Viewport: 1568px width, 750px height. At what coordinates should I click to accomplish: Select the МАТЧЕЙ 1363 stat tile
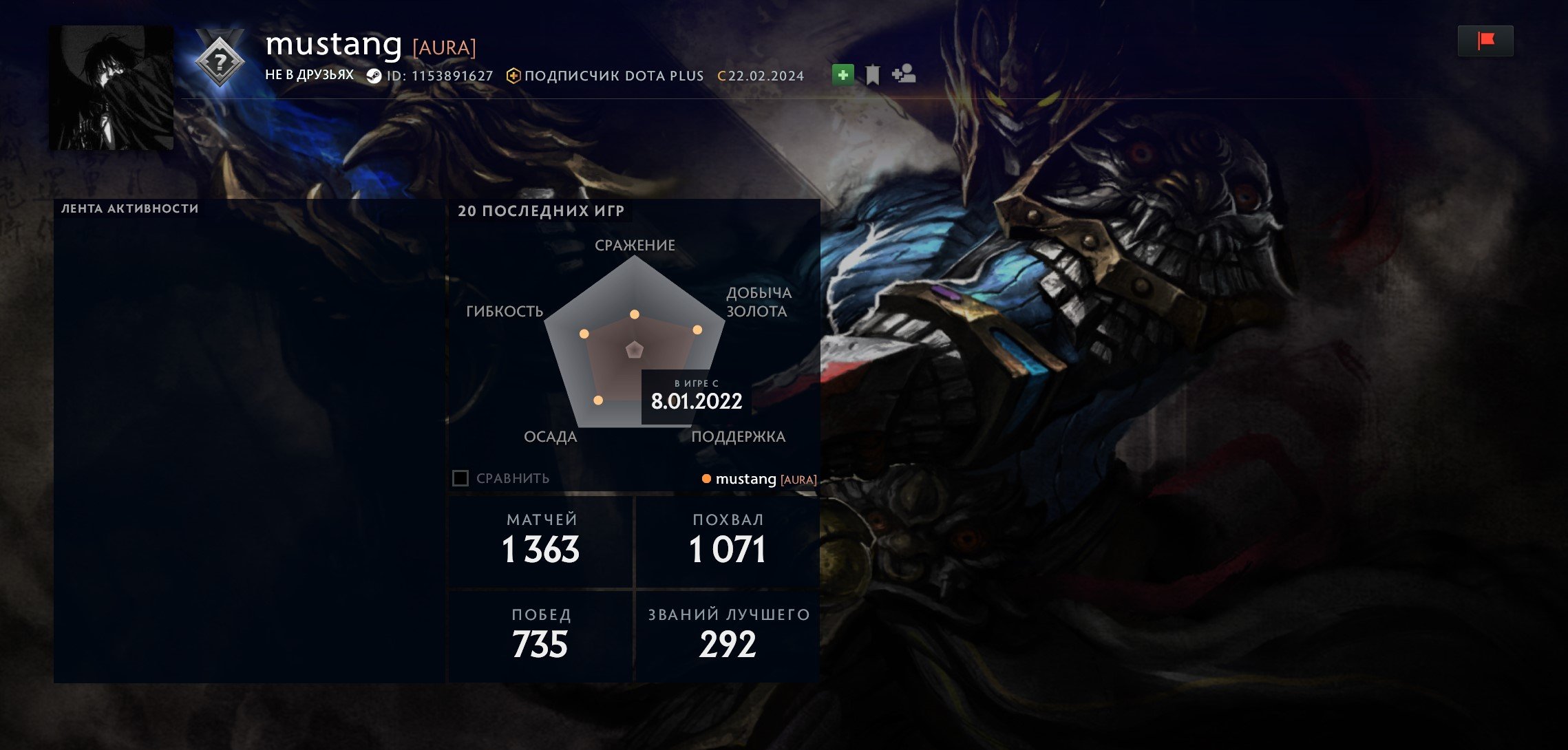540,541
